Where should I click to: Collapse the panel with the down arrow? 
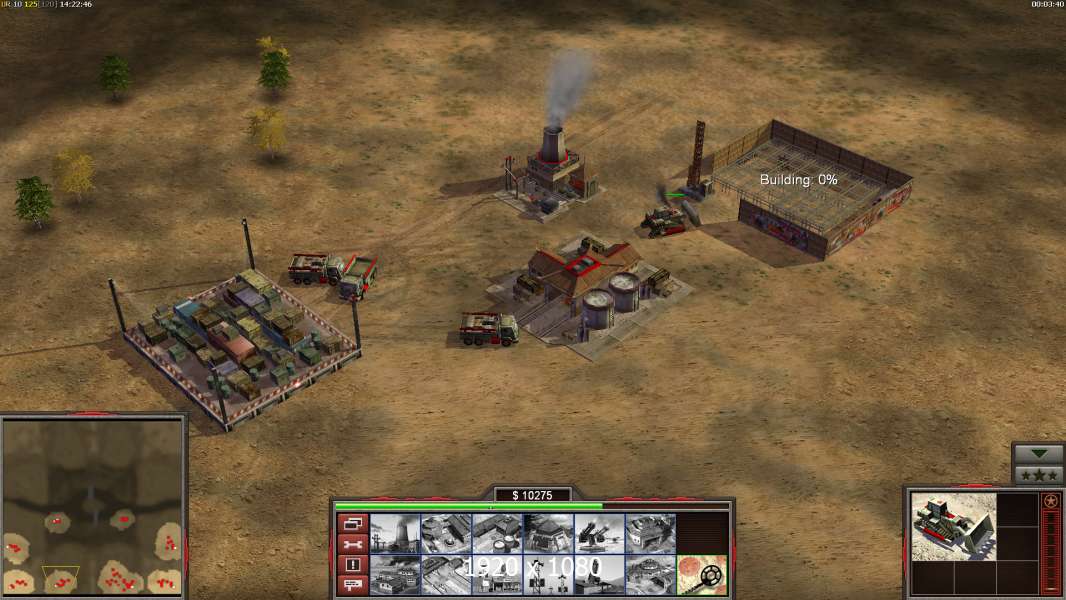click(1038, 454)
